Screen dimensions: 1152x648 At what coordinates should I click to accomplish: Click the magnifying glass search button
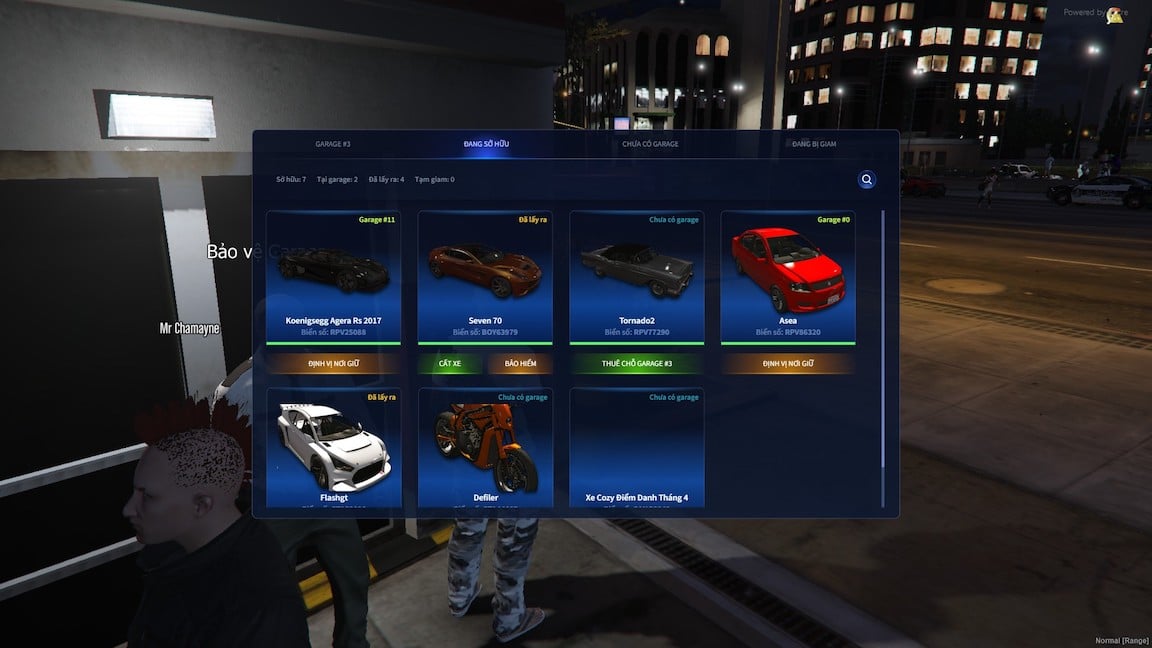tap(867, 180)
